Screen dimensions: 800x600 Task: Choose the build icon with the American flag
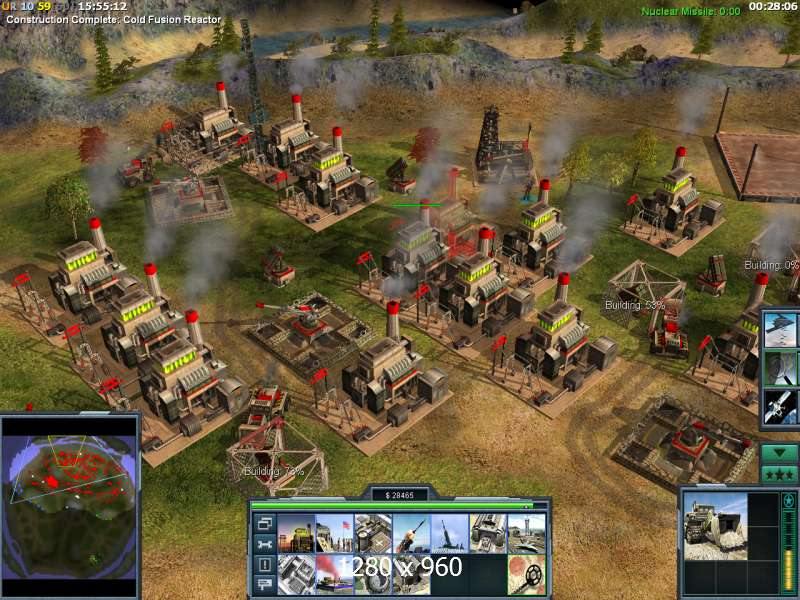click(334, 534)
